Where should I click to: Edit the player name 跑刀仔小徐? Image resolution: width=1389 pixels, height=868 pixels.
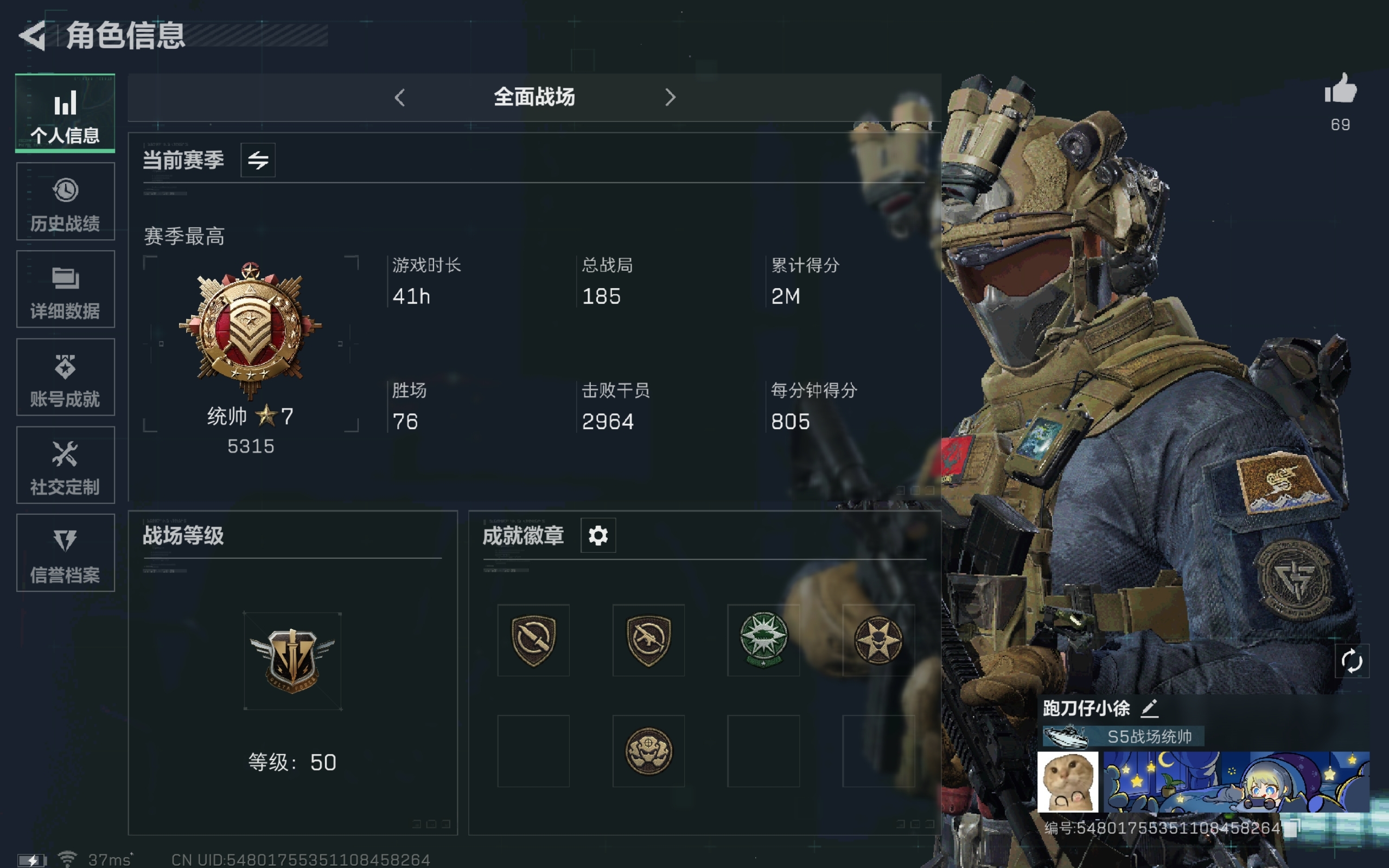click(1149, 709)
